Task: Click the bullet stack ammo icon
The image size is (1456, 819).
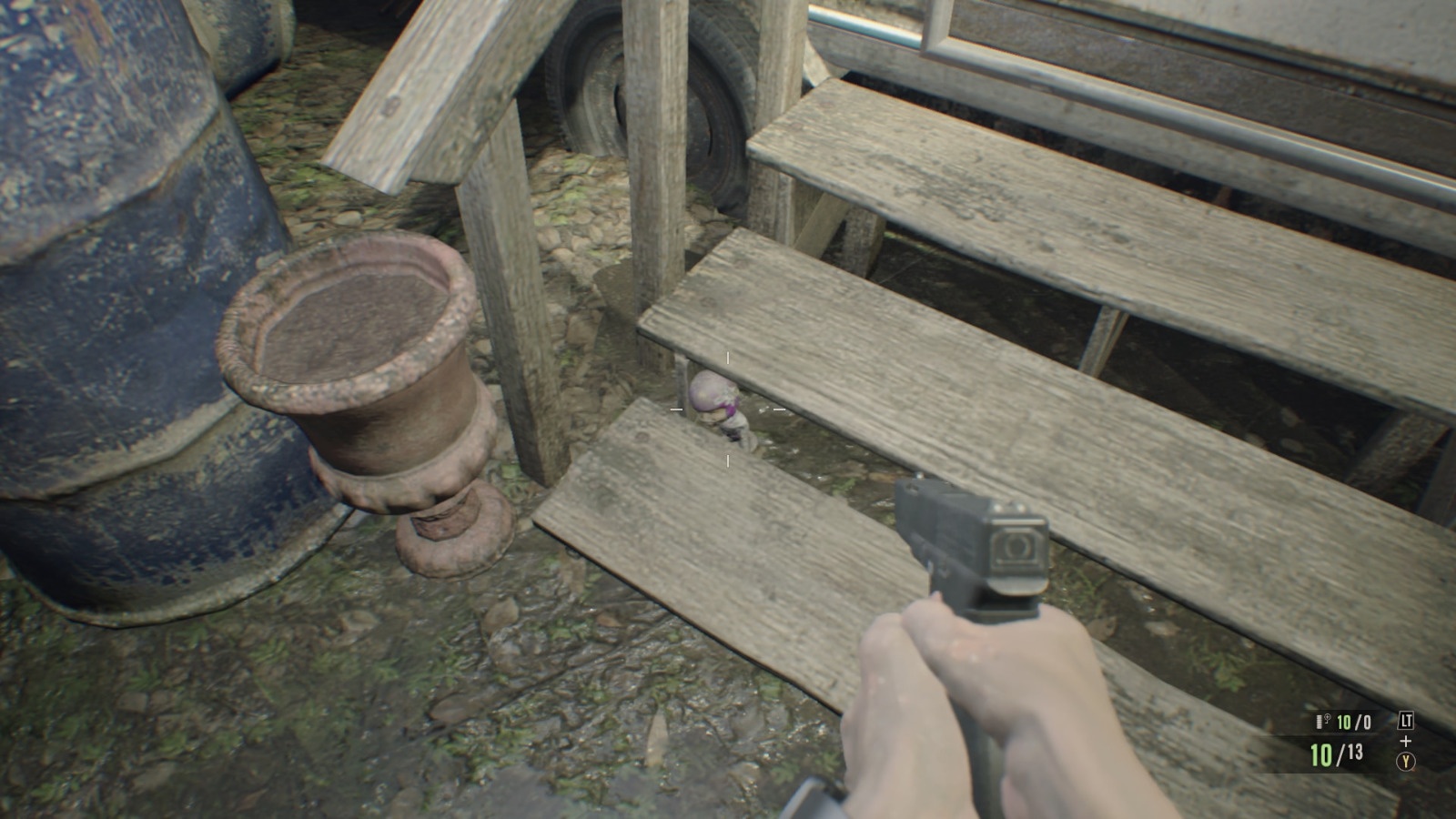Action: pos(1319,721)
